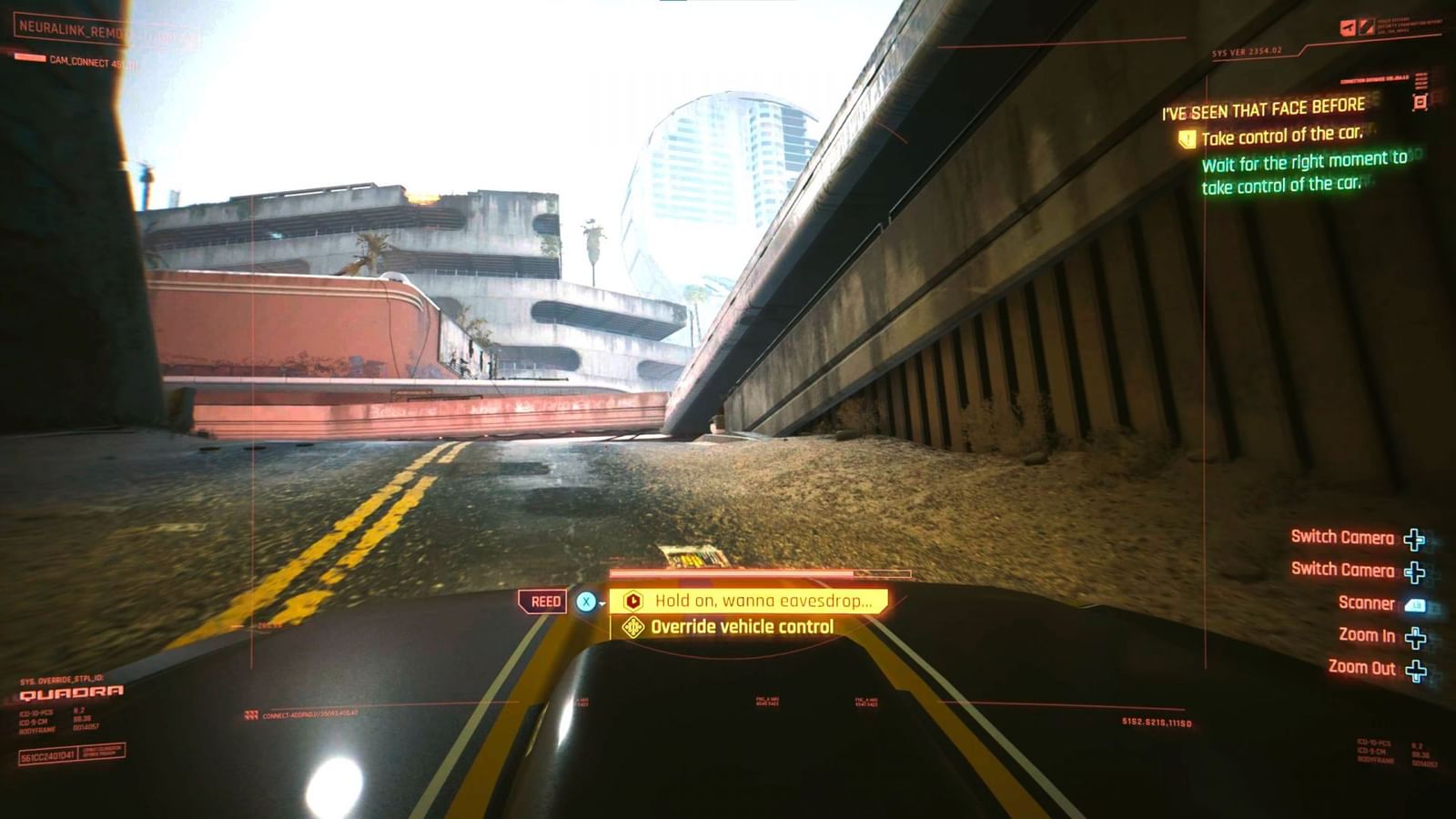Click the hexagonal clock icon beside the eavesdrop reply

(634, 601)
